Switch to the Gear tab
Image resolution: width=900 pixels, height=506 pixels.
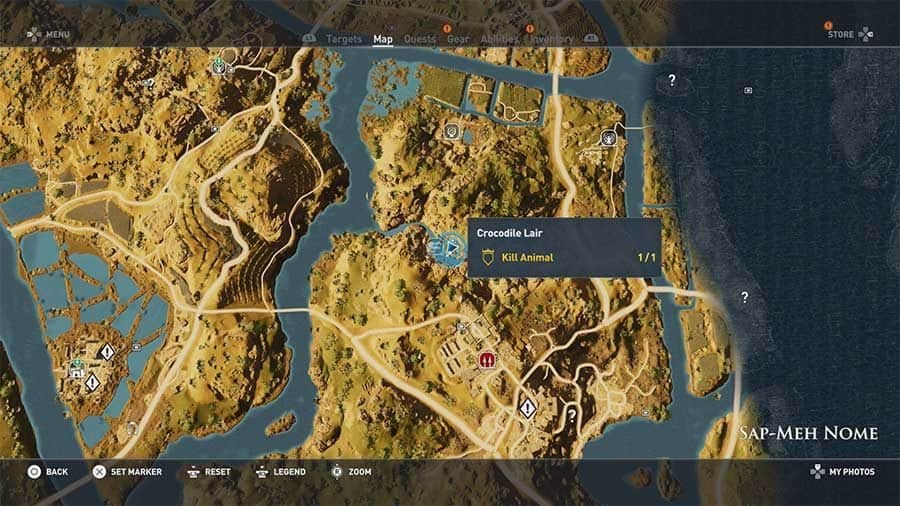[458, 40]
